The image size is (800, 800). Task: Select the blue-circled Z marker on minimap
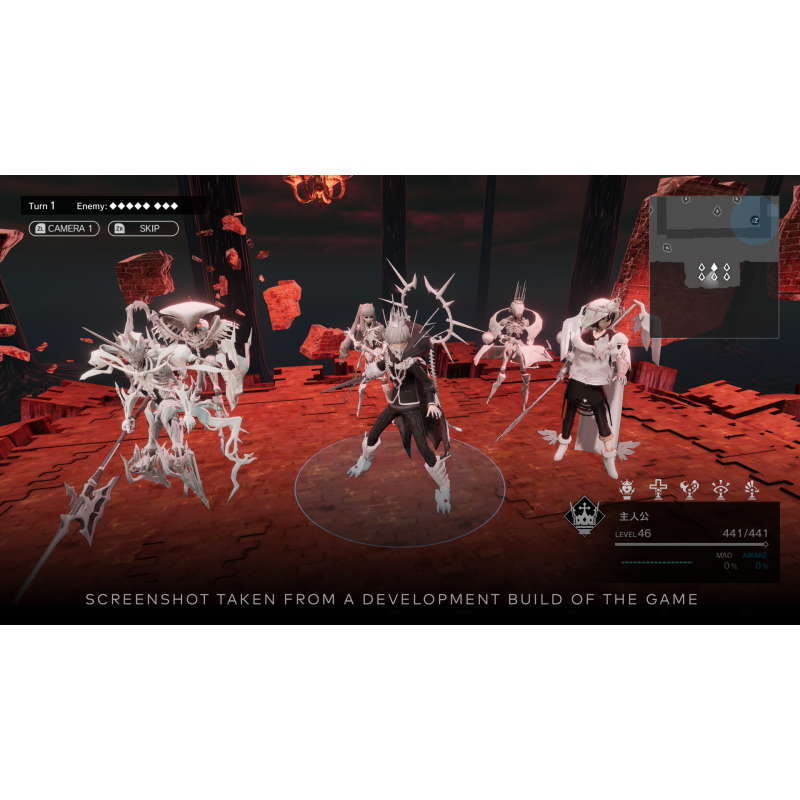pyautogui.click(x=755, y=220)
